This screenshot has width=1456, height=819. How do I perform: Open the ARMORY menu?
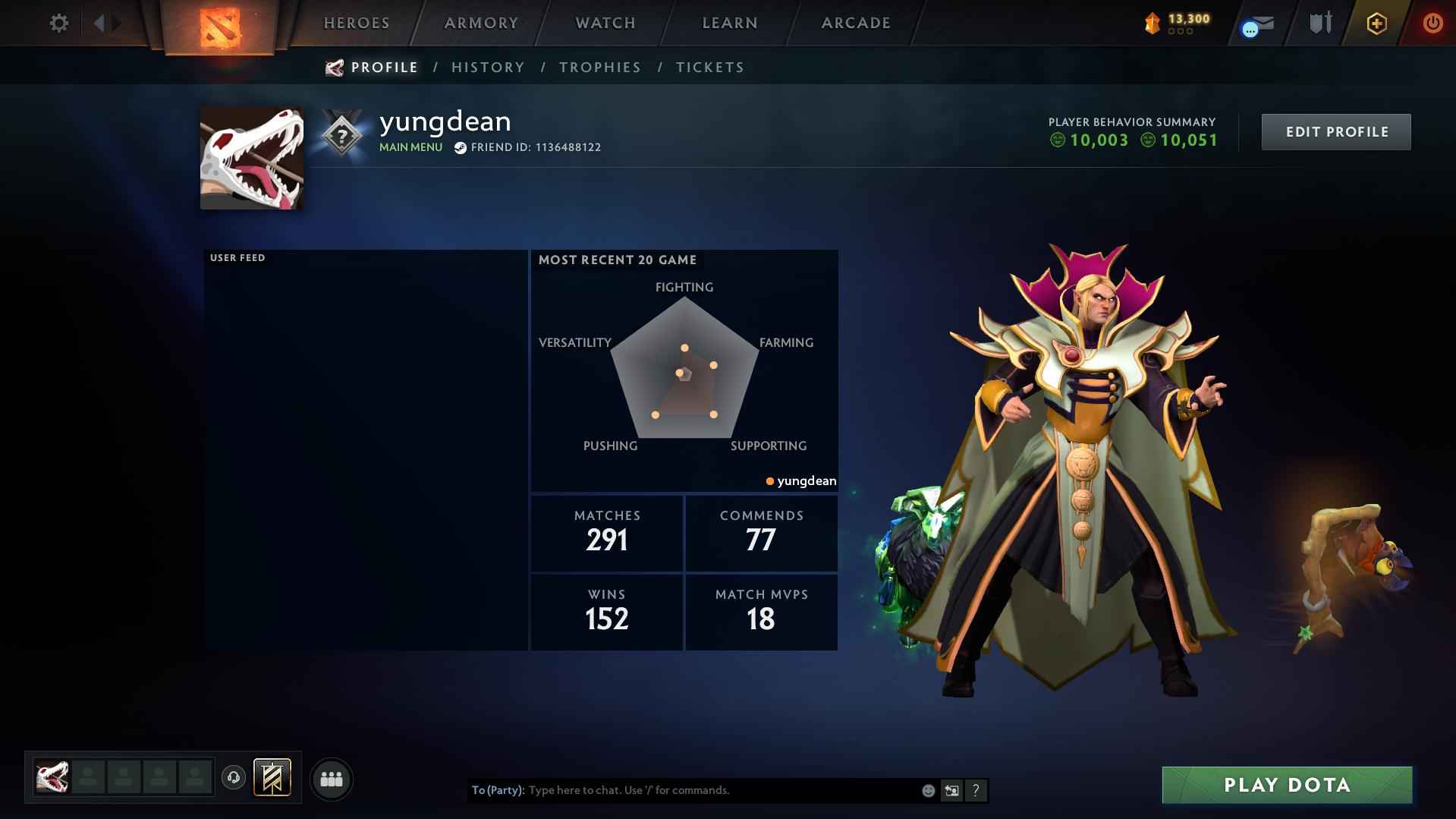(481, 23)
